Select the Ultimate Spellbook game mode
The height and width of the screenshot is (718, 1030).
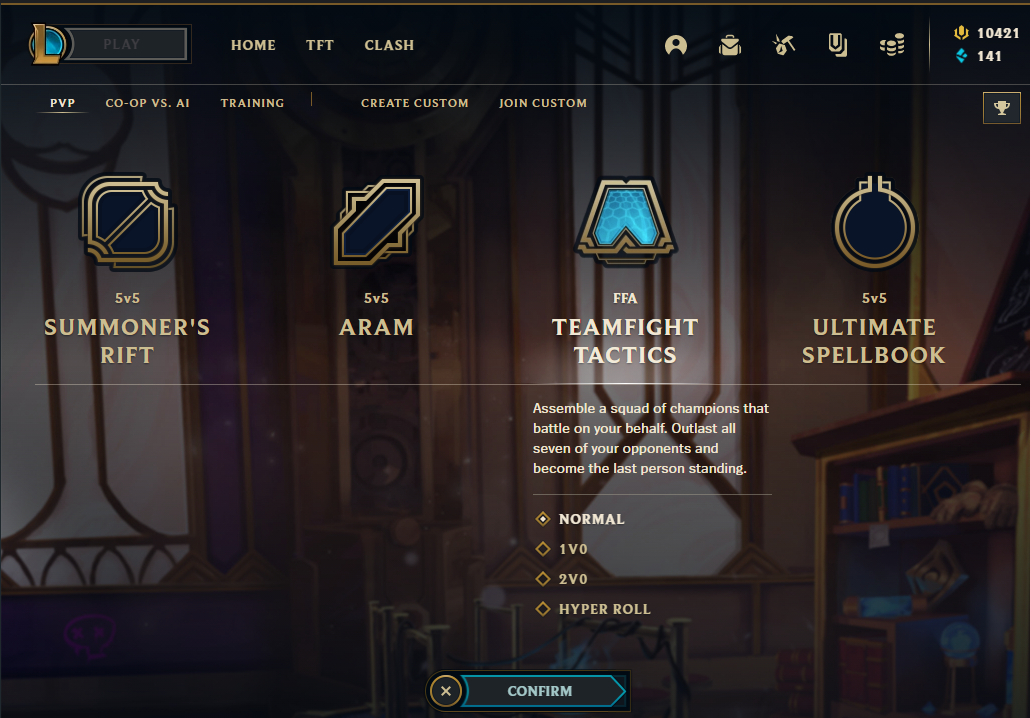(x=873, y=270)
